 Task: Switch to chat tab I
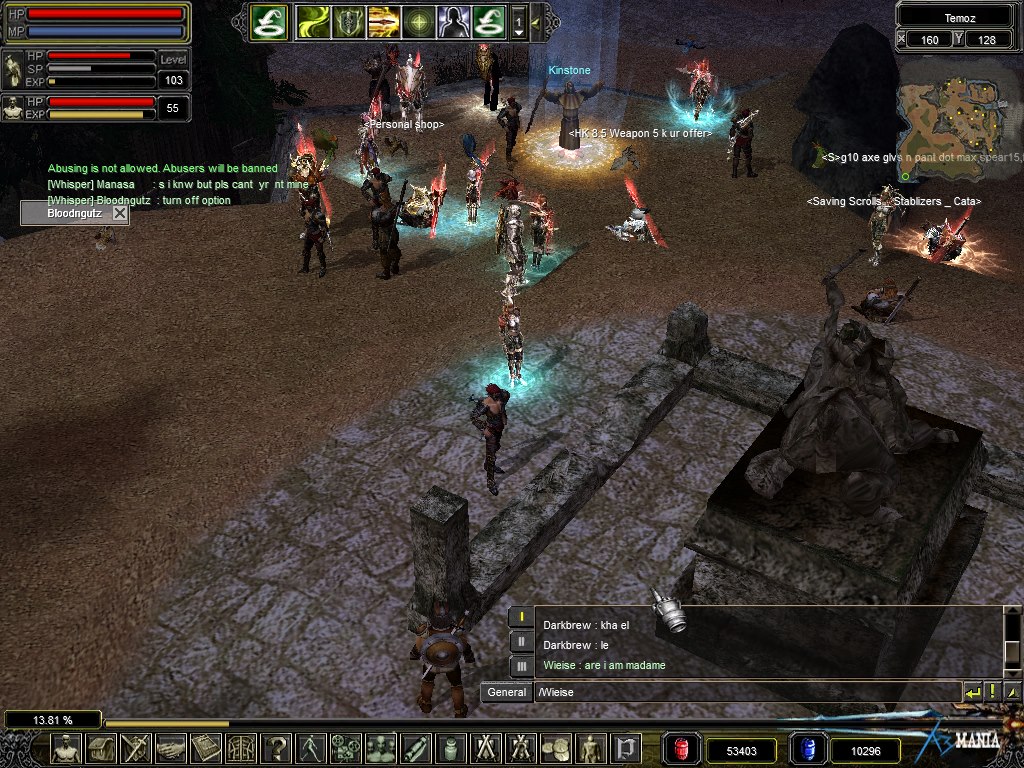[520, 618]
